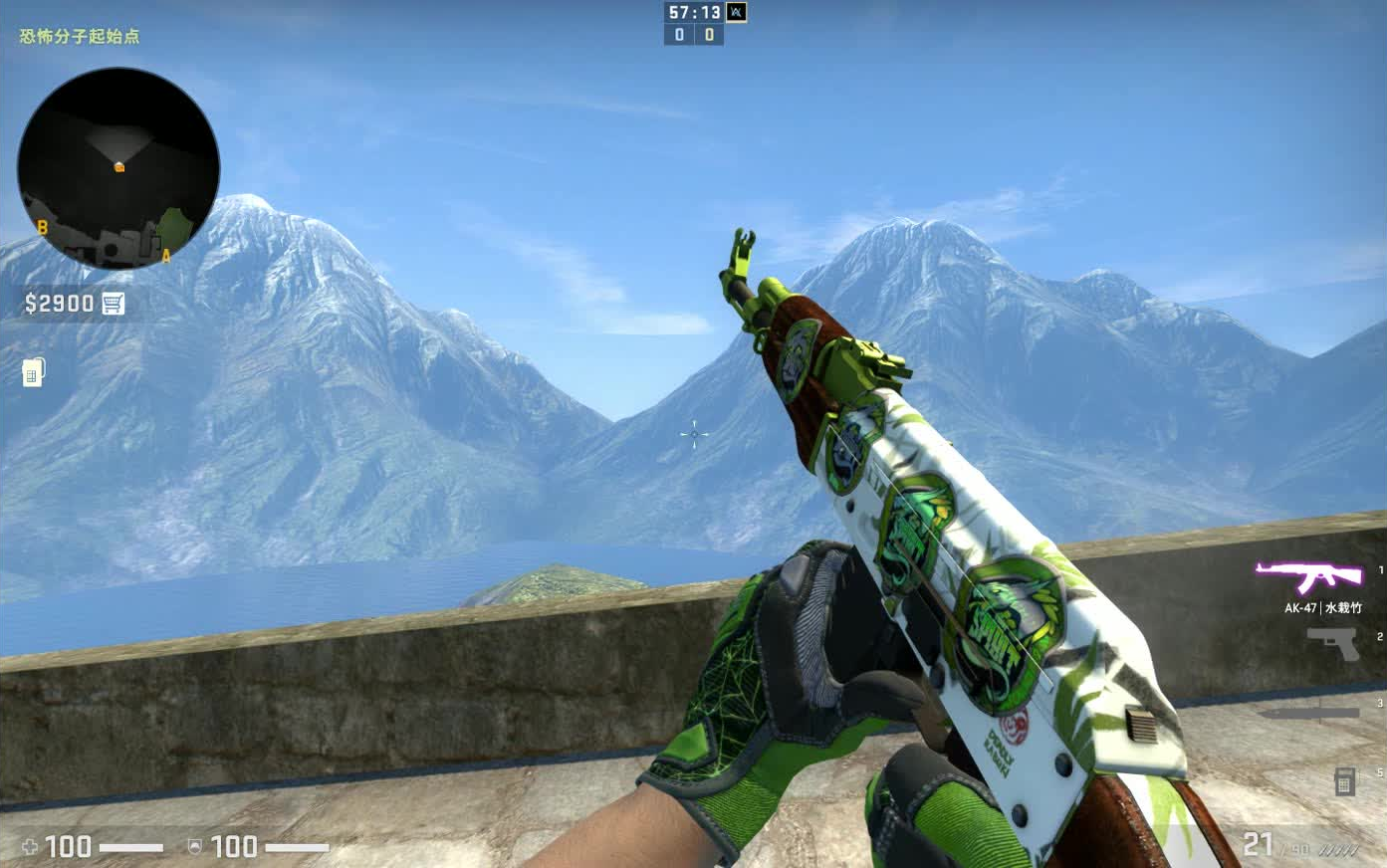1387x868 pixels.
Task: Click the C4 bomb carrier indicator icon
Action: (x=34, y=372)
